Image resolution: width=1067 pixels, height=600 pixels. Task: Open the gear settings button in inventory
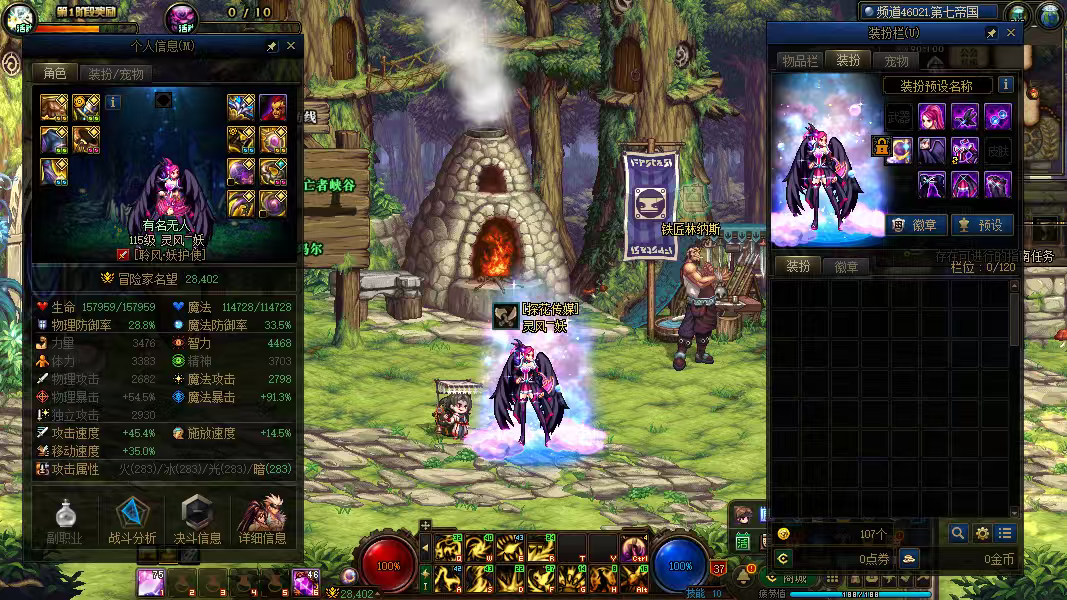pos(982,534)
